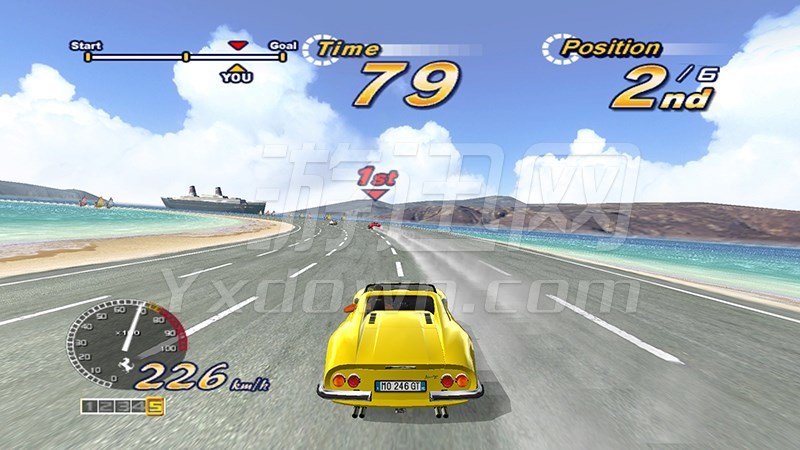Click the Goal end of the progress track
This screenshot has height=450, width=800.
[x=283, y=56]
